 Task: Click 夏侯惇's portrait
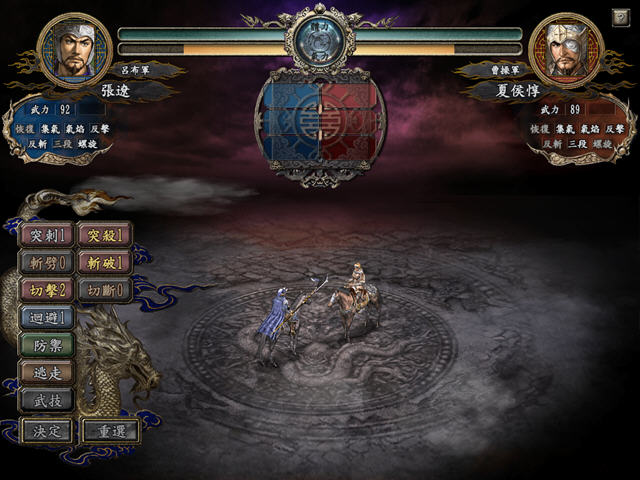pyautogui.click(x=566, y=49)
